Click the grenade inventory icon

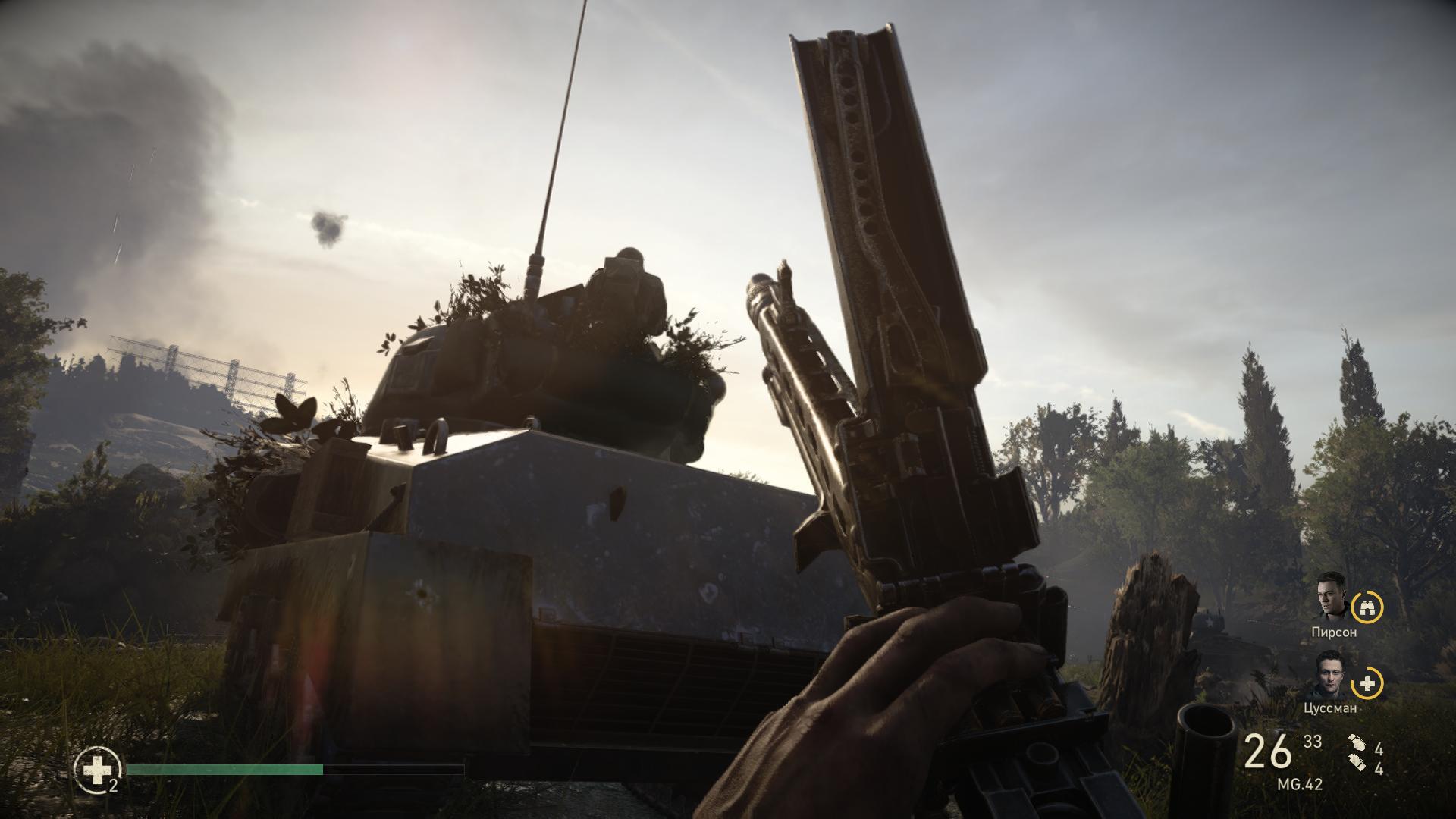(x=1357, y=757)
